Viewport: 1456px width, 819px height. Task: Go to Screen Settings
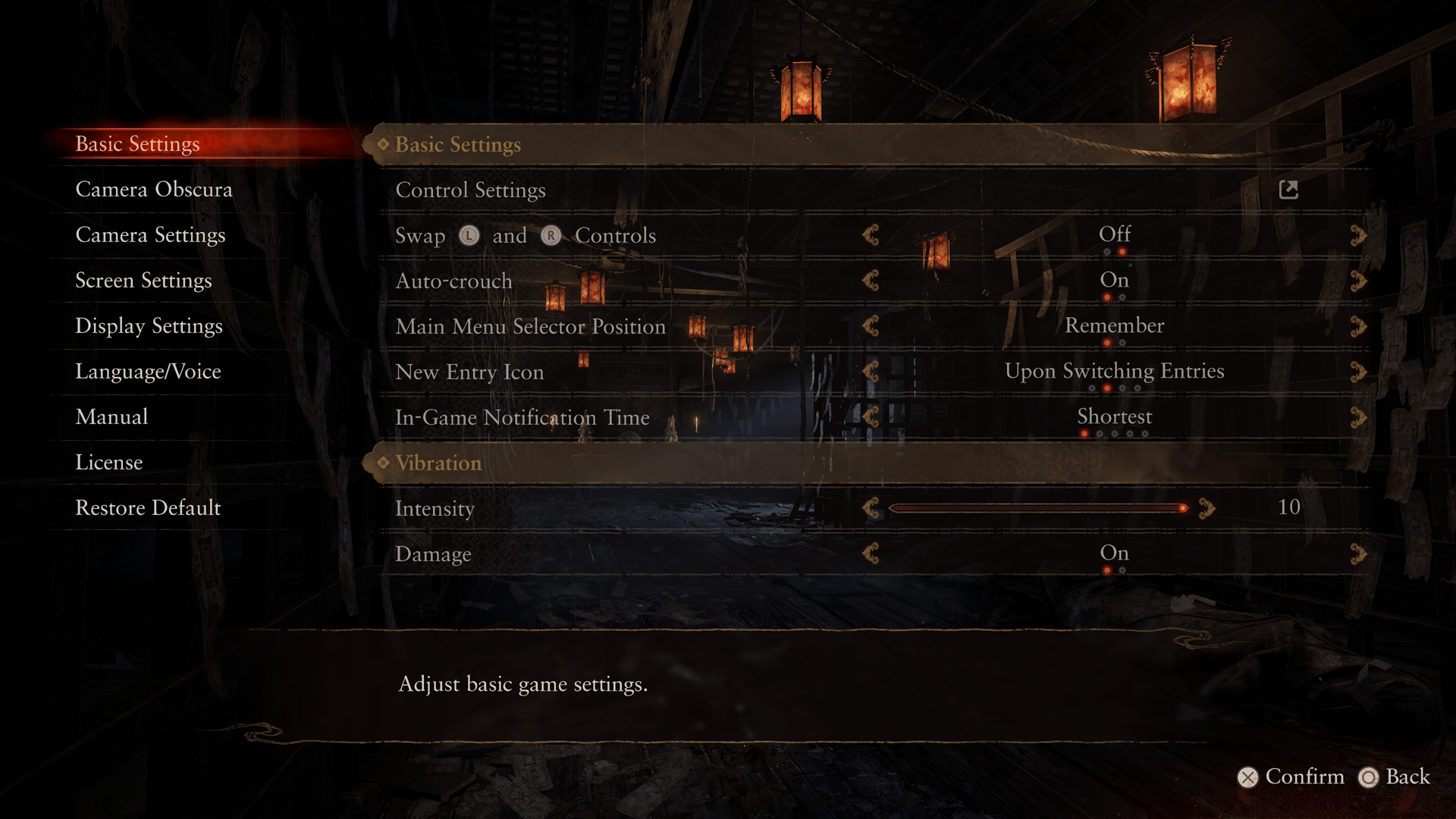(143, 281)
